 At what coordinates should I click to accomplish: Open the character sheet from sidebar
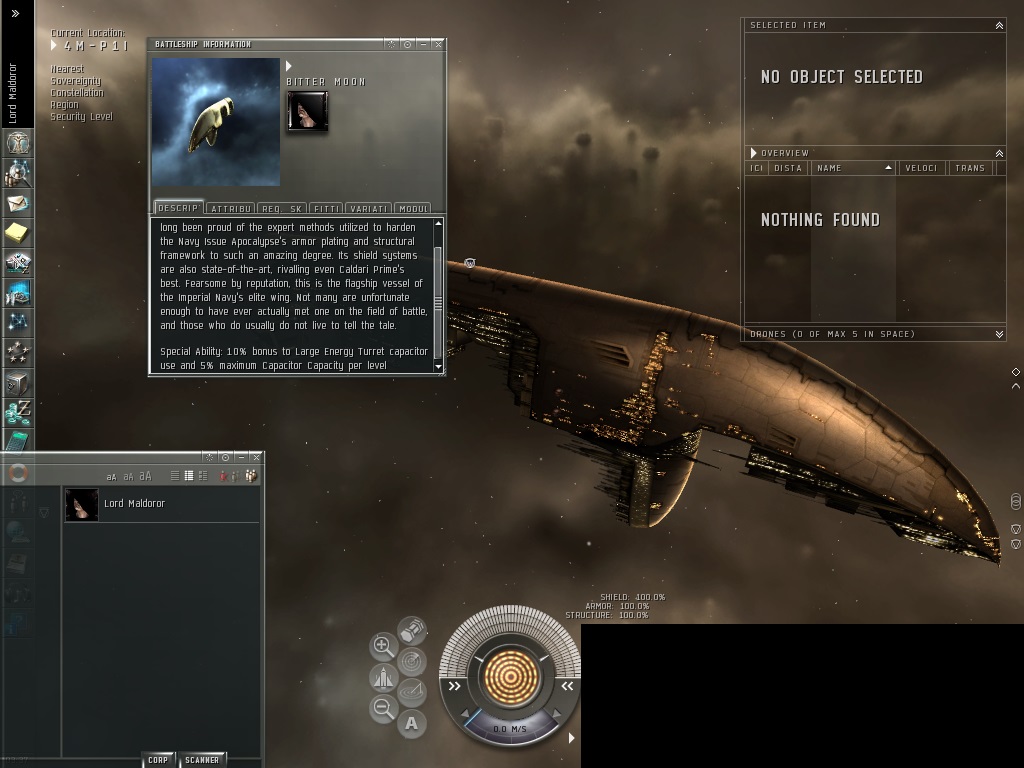(x=17, y=143)
